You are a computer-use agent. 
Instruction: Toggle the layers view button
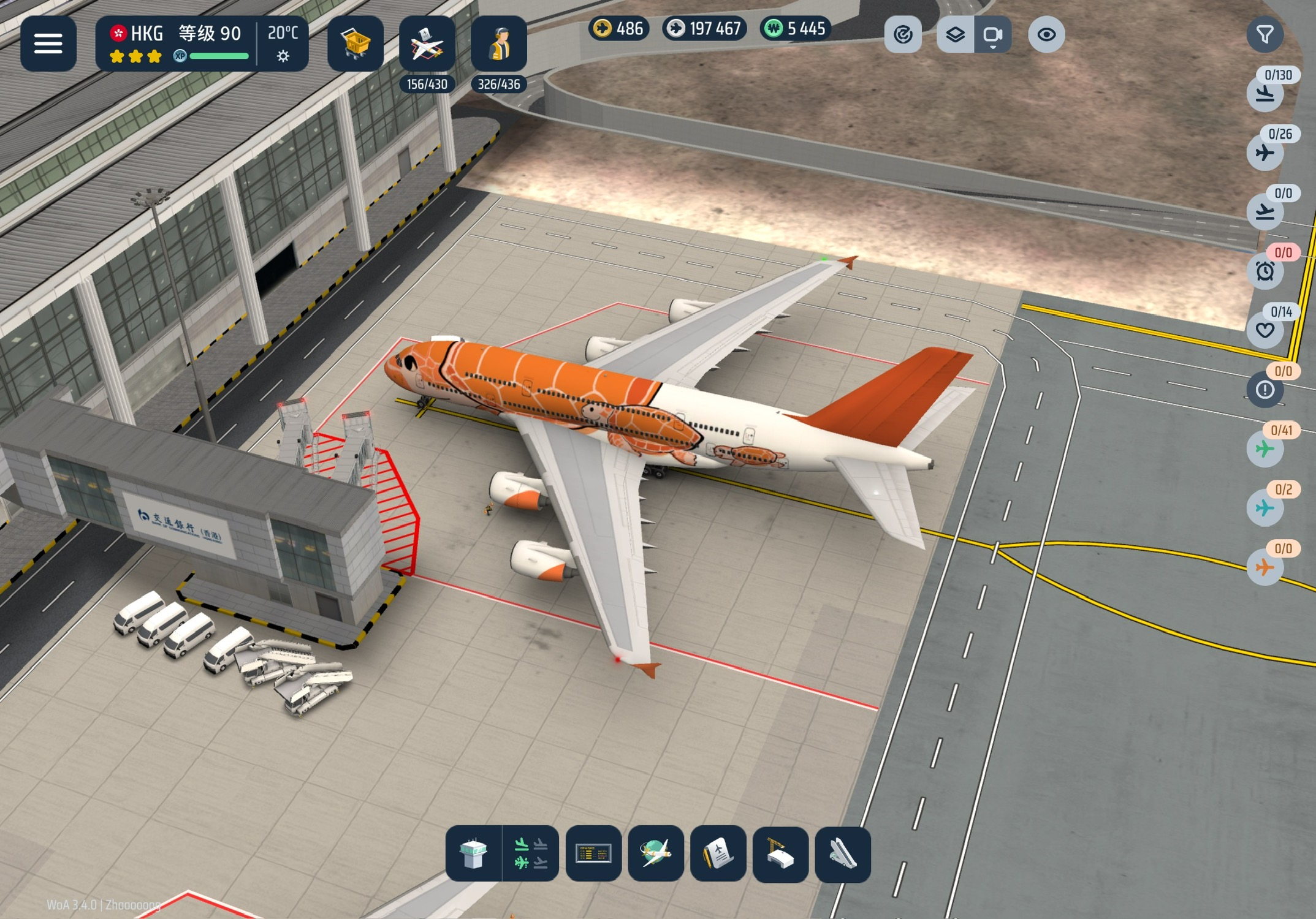pos(955,35)
